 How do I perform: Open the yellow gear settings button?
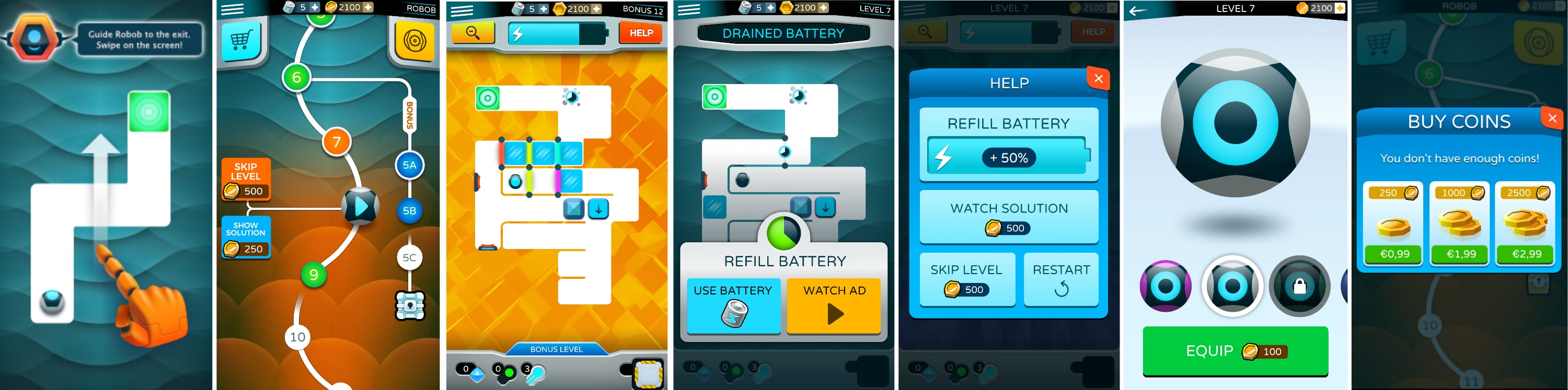coord(414,41)
